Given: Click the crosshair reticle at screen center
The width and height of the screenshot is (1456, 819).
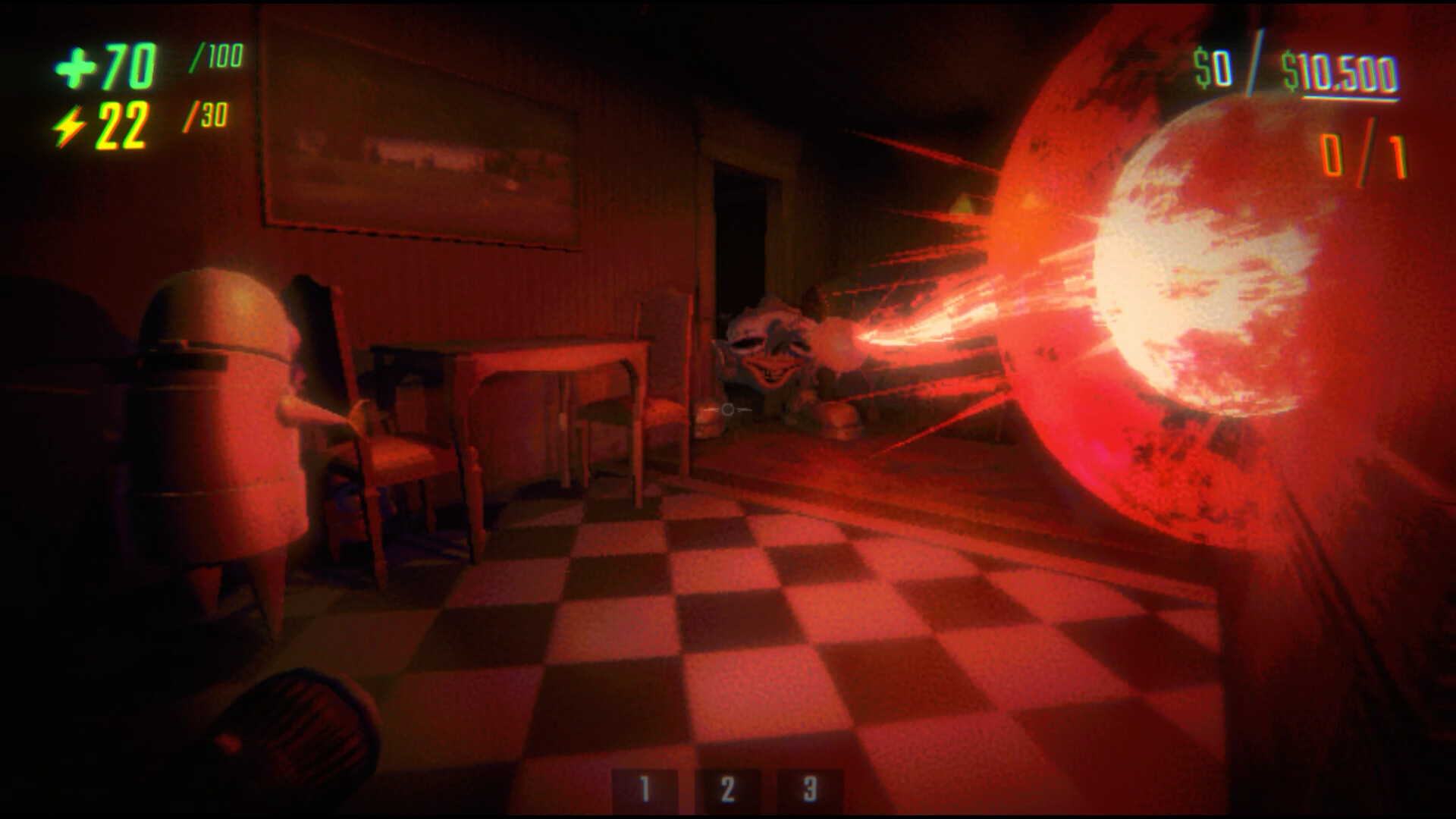Looking at the screenshot, I should point(726,409).
